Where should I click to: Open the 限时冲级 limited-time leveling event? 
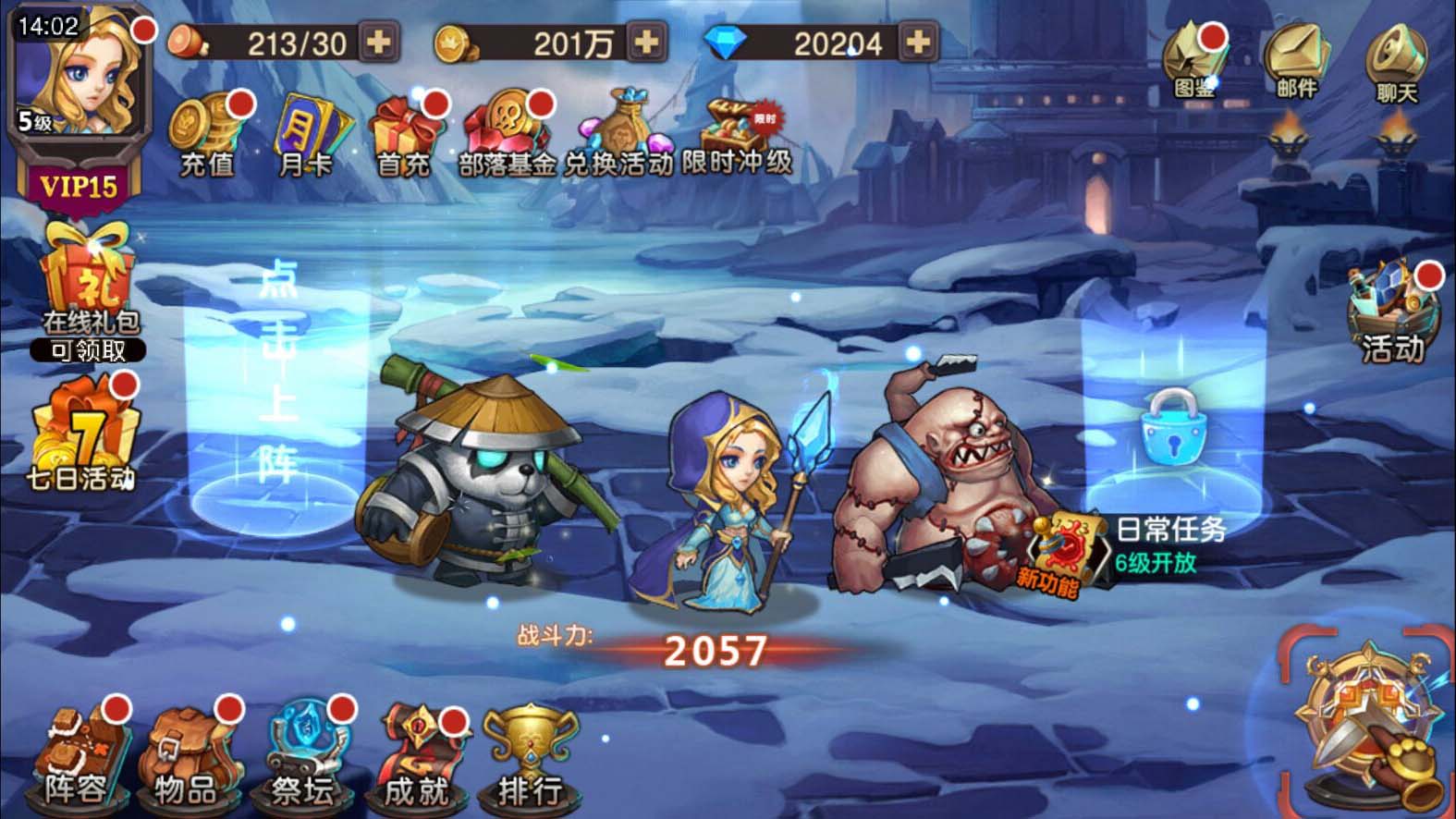(x=737, y=134)
